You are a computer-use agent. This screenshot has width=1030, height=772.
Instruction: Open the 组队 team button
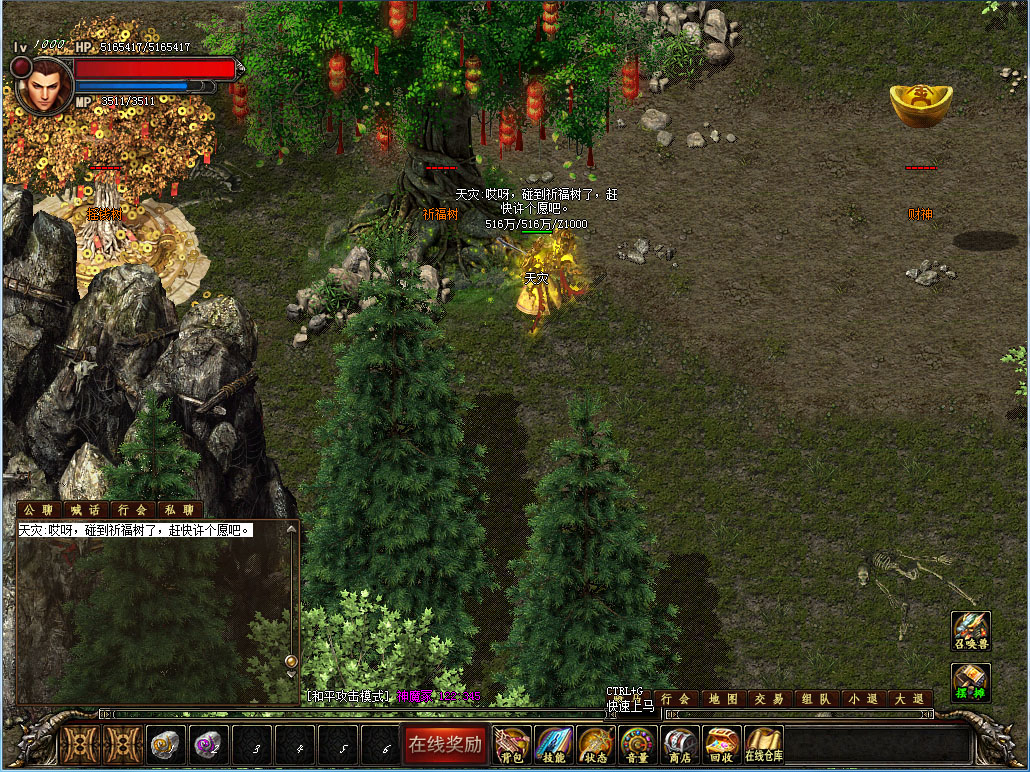815,699
